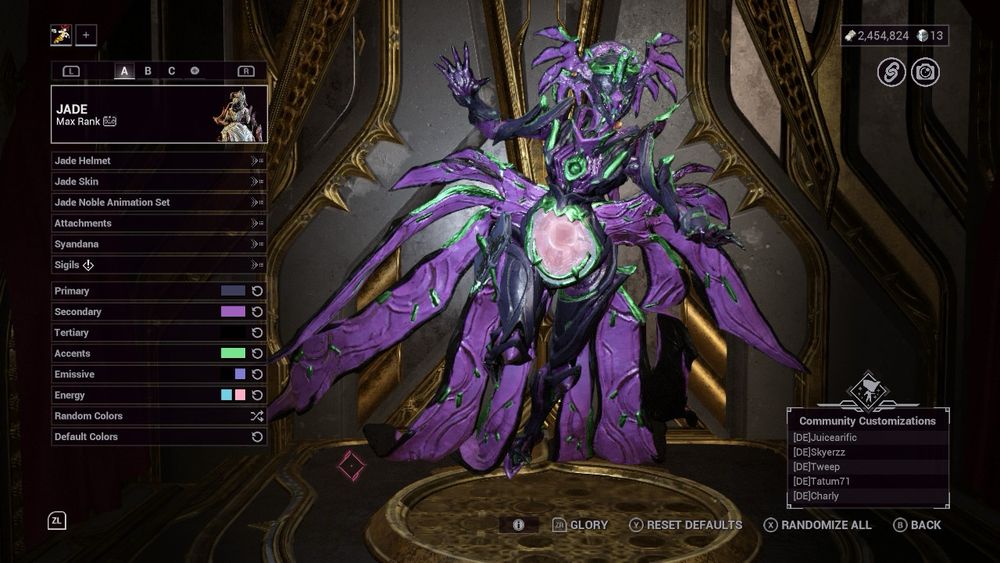Switch to appearance config C
The height and width of the screenshot is (563, 1000).
pos(171,71)
